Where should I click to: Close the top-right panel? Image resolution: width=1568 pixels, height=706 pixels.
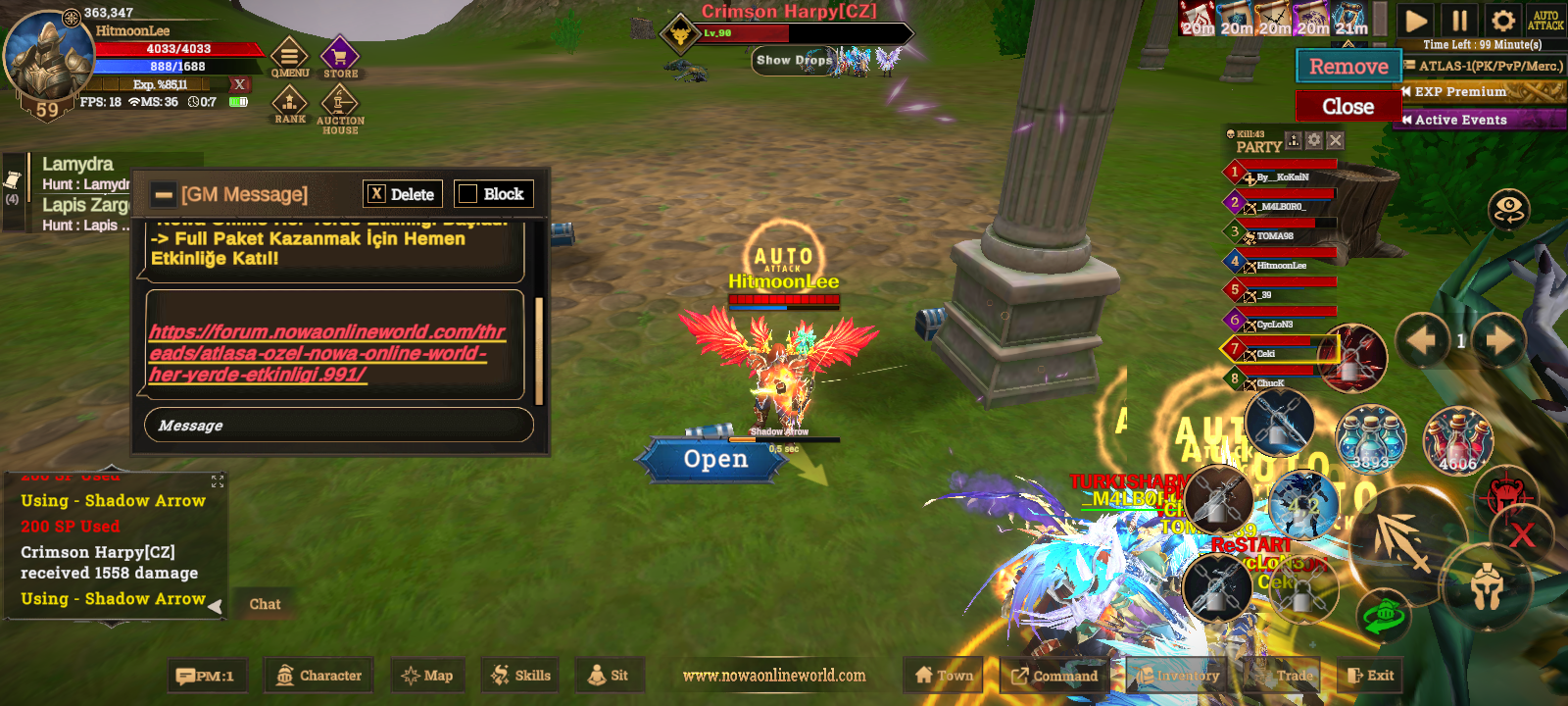coord(1347,106)
